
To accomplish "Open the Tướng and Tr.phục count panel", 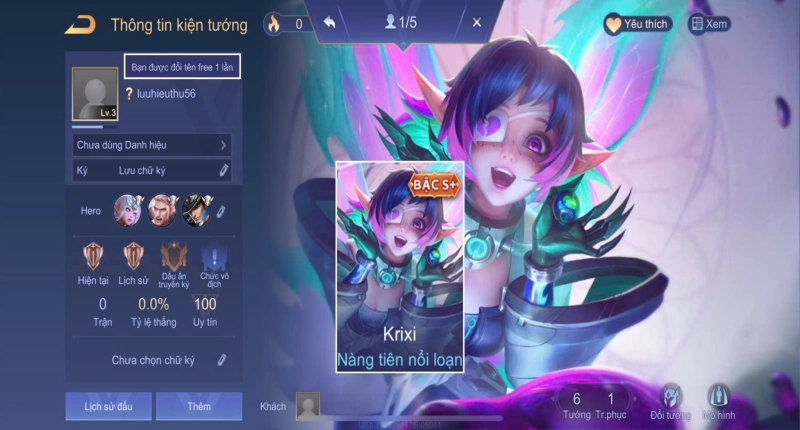I will (593, 405).
